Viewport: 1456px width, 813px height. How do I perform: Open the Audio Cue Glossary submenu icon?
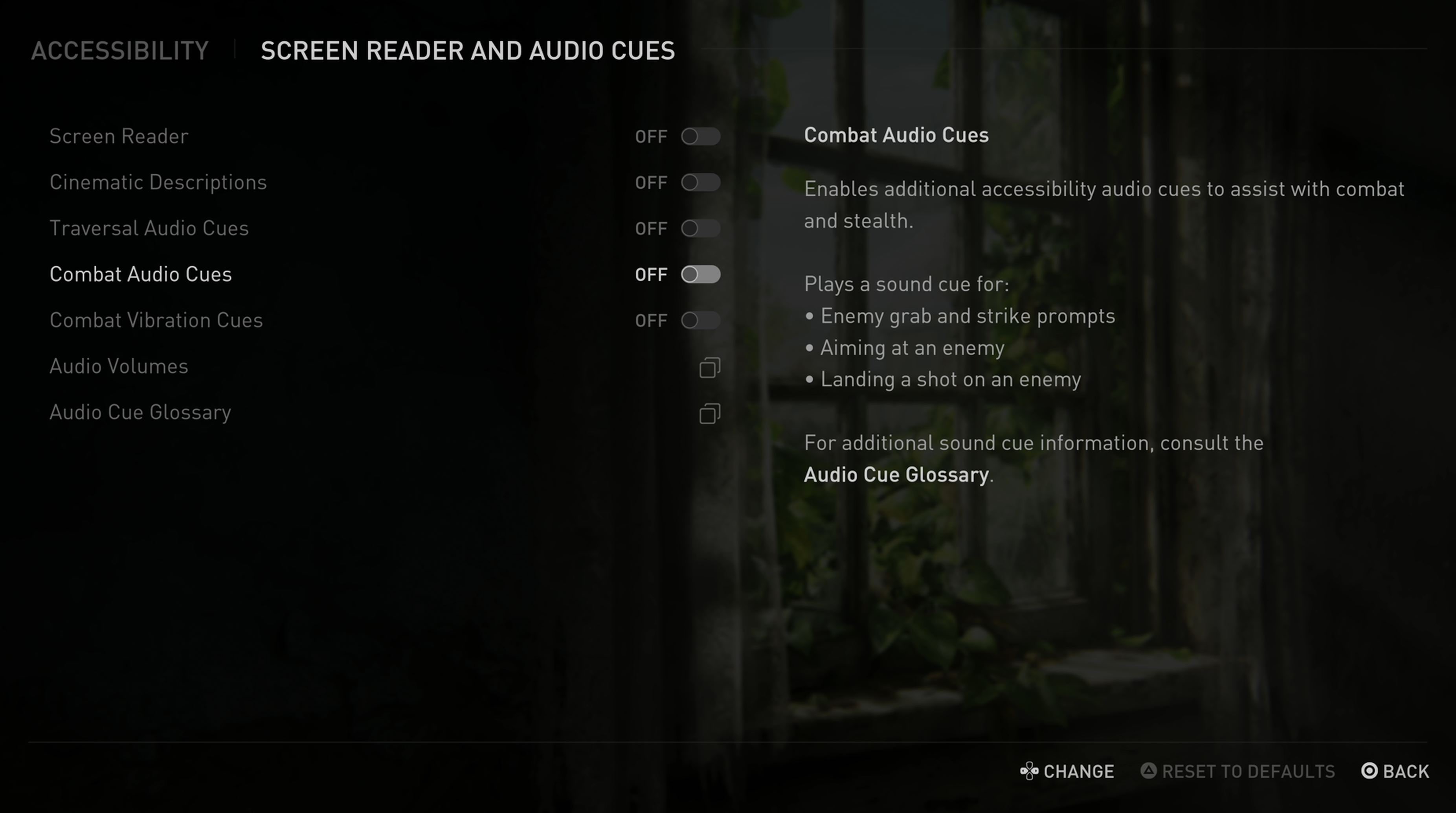coord(710,413)
